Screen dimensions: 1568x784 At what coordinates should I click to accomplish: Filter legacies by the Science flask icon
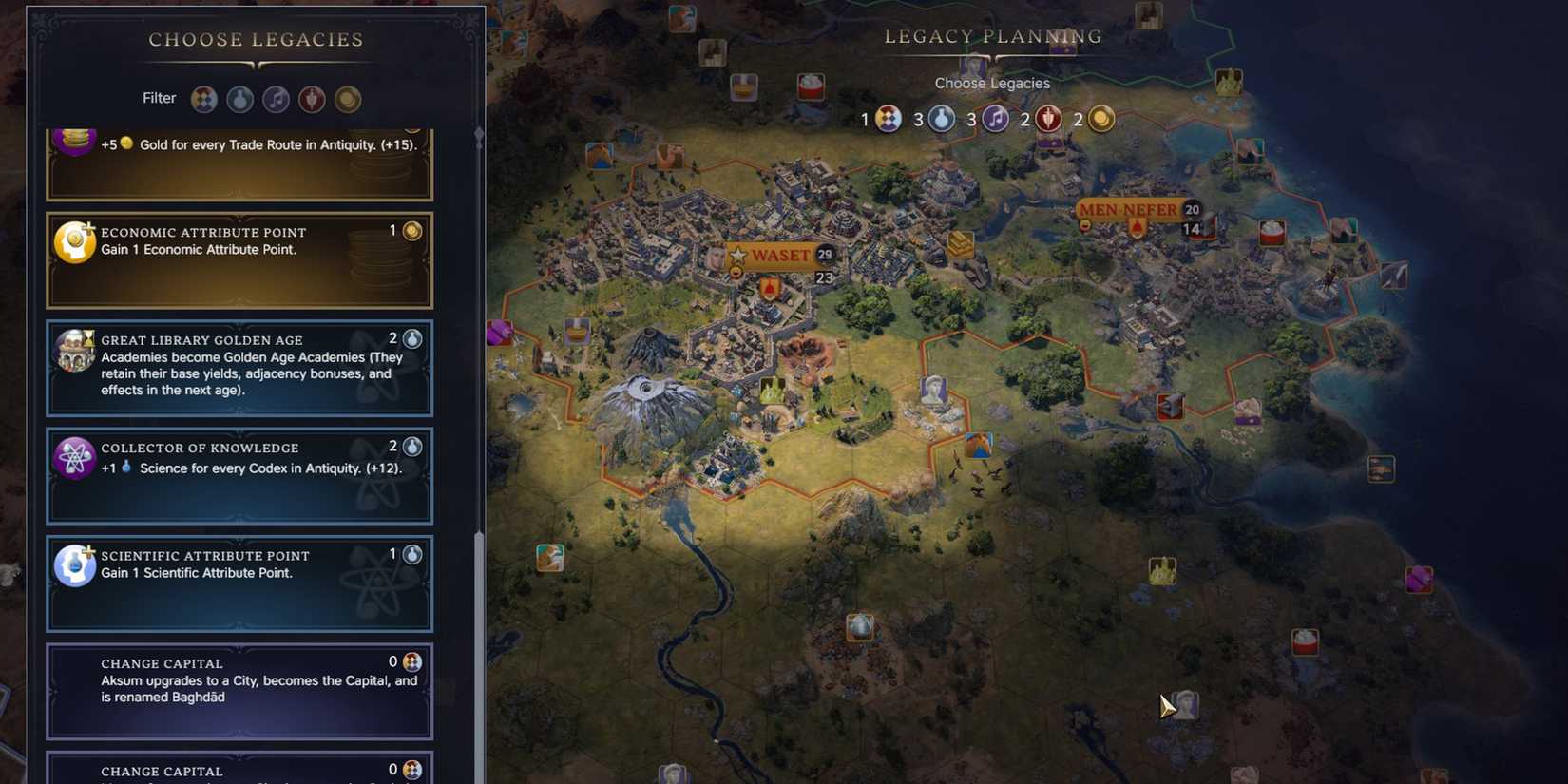pyautogui.click(x=239, y=99)
